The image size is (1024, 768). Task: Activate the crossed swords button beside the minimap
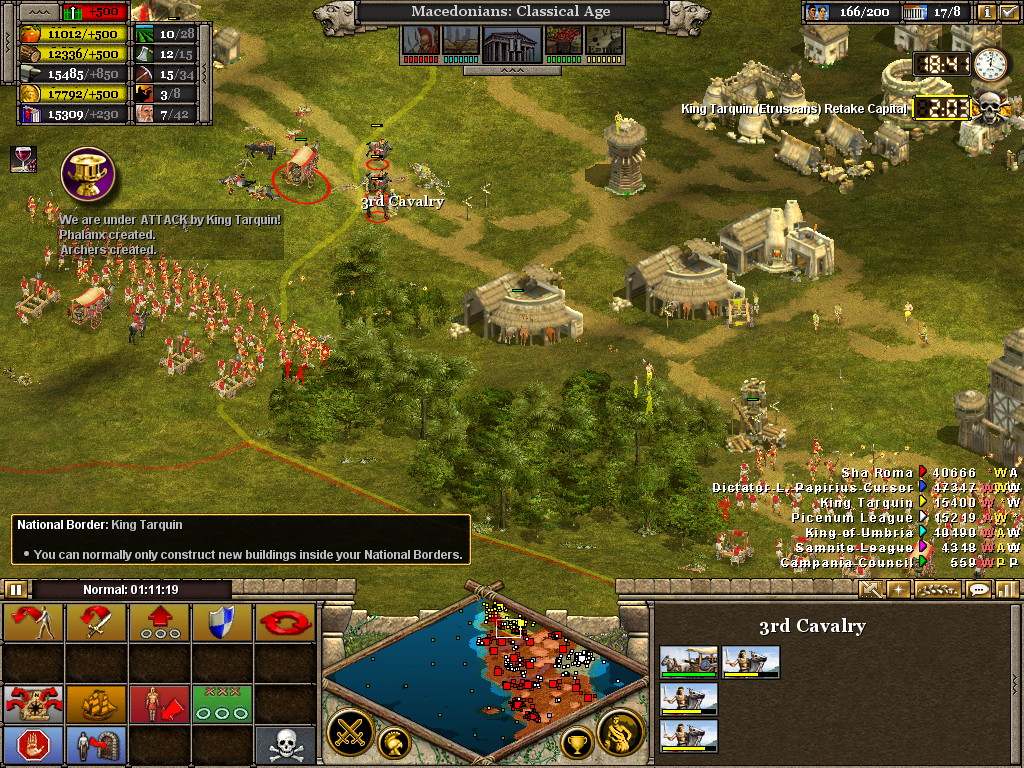pos(350,732)
